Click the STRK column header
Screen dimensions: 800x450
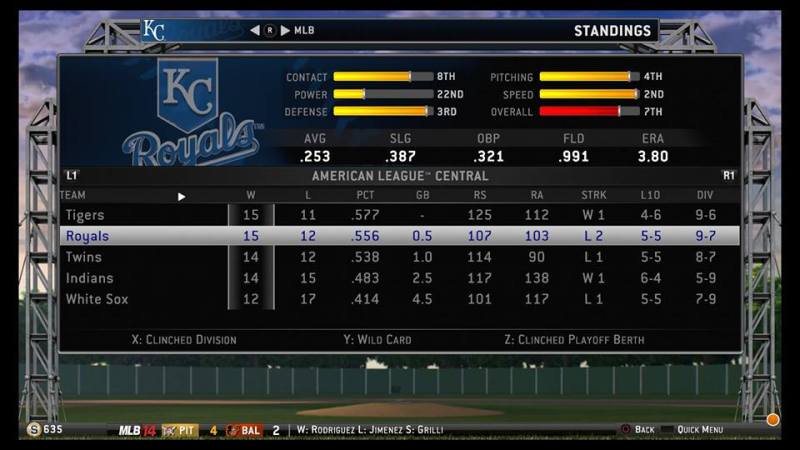(x=593, y=195)
